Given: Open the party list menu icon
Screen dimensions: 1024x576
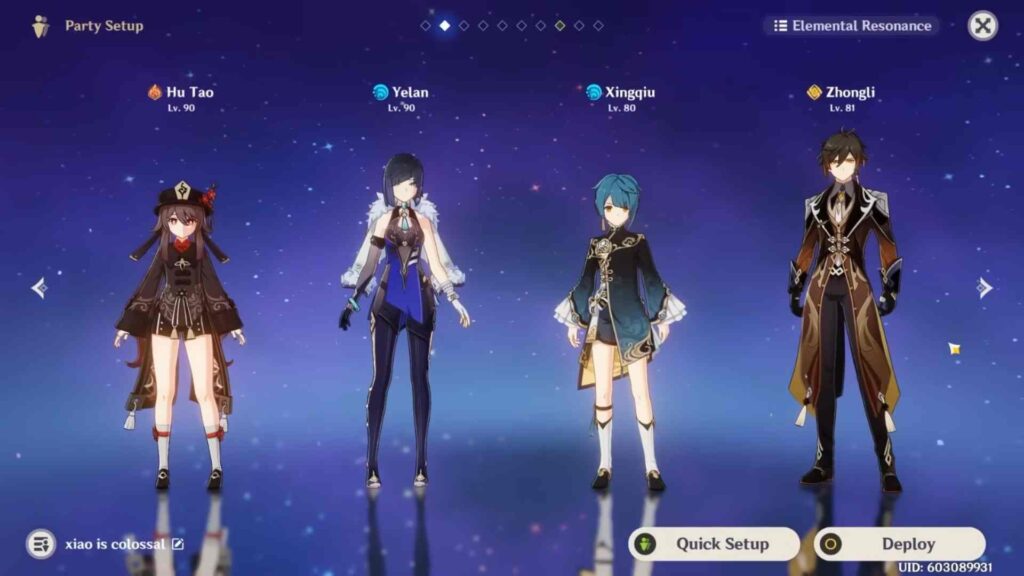Looking at the screenshot, I should coord(41,544).
